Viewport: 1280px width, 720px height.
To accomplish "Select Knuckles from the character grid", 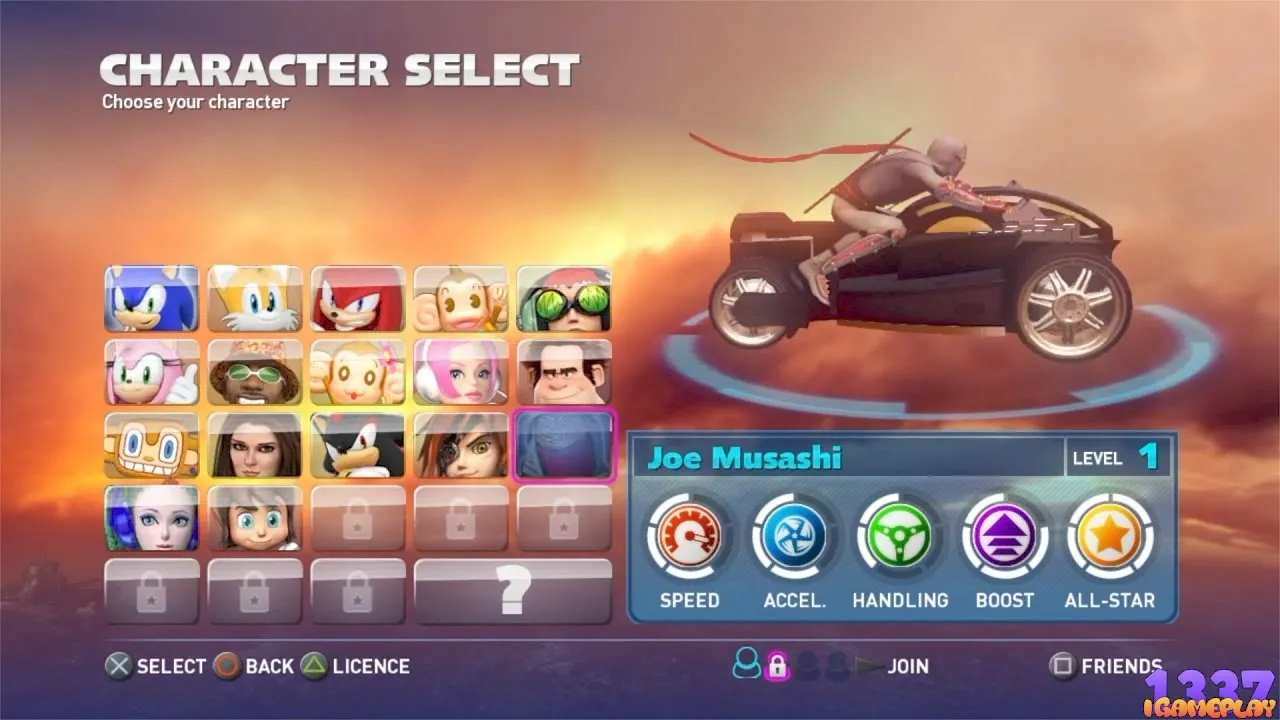I will [x=358, y=298].
